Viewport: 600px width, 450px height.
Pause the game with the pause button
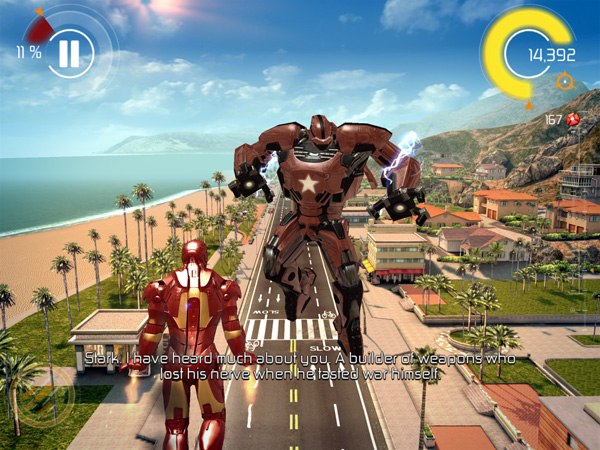[x=68, y=51]
